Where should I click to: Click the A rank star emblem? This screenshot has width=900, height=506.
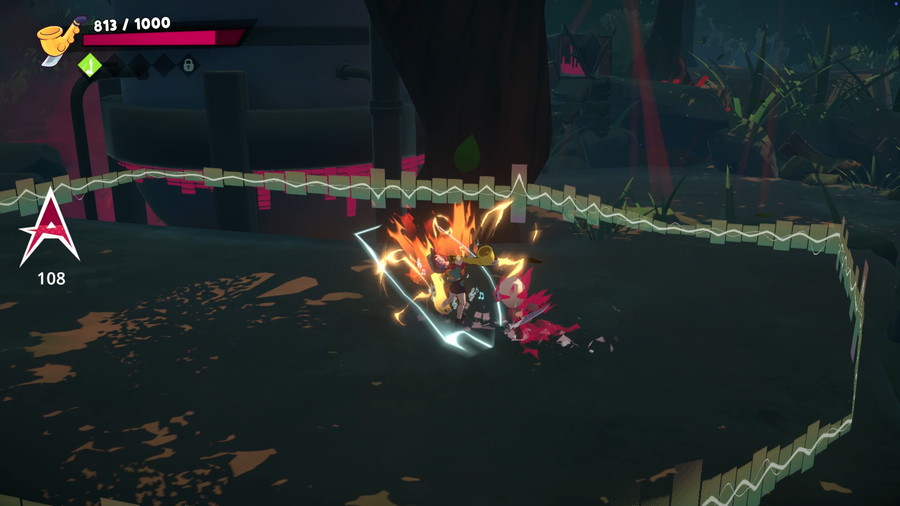point(49,227)
